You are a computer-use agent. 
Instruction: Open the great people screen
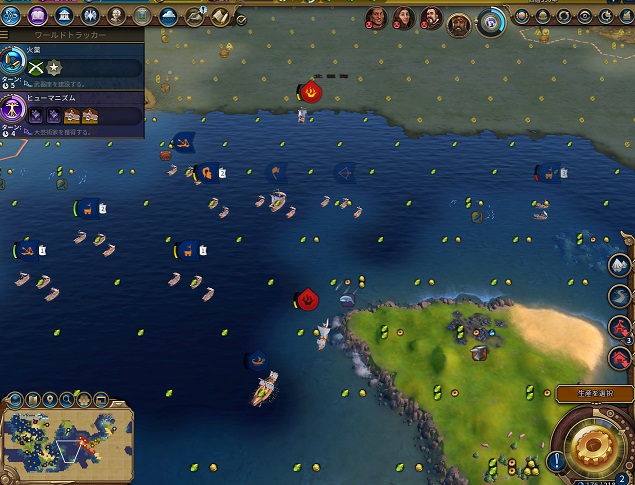116,15
